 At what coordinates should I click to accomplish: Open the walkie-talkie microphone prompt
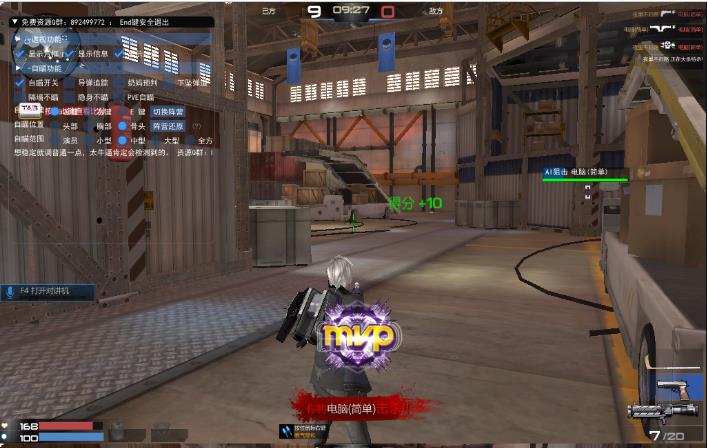tap(50, 292)
